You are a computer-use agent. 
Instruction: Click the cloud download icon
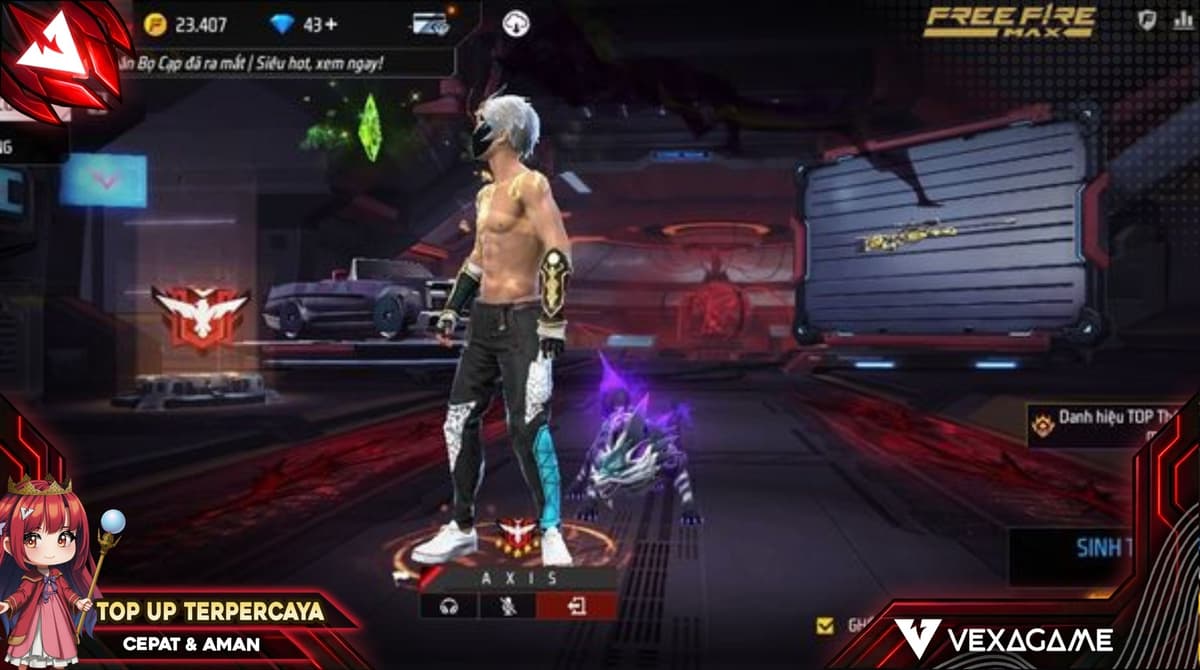click(516, 24)
